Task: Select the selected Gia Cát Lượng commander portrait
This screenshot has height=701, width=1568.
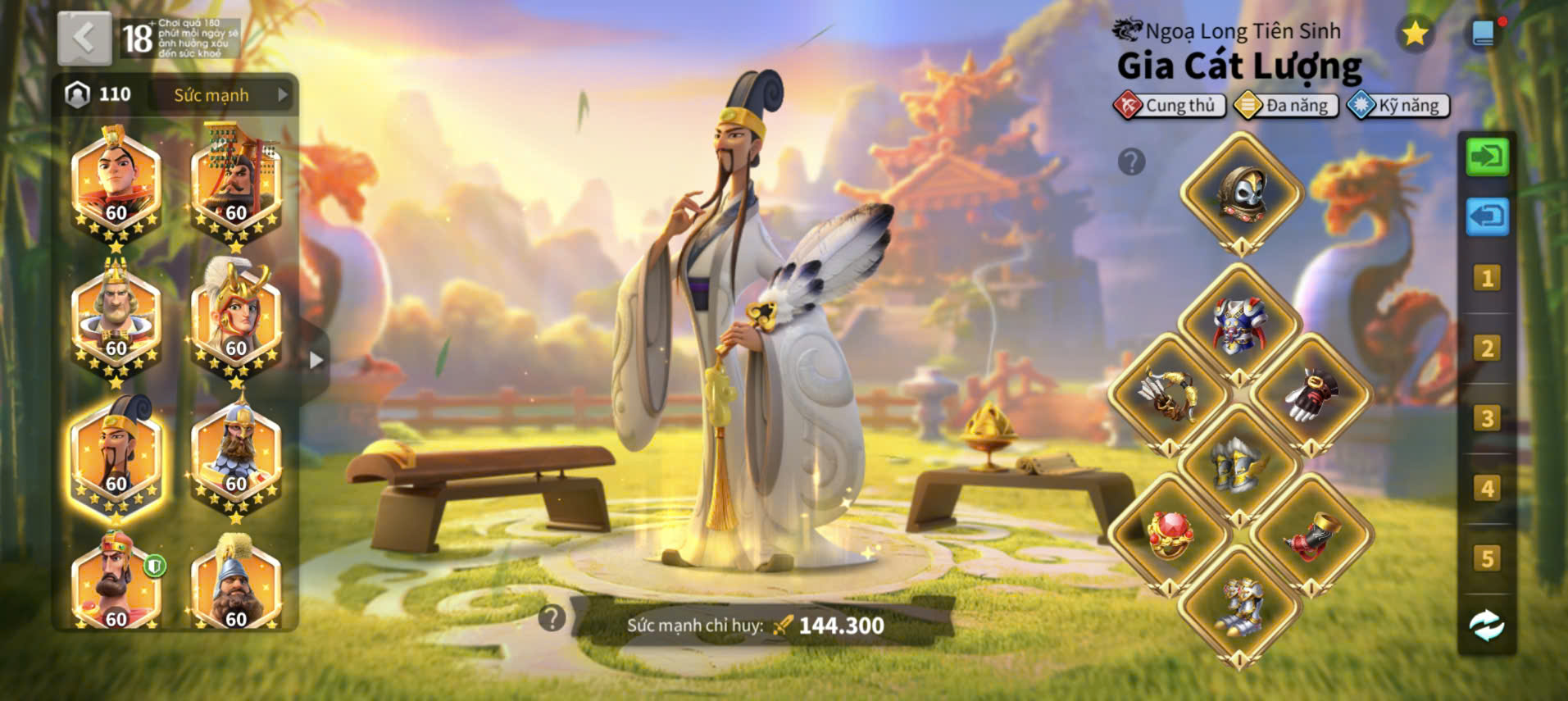Action: [x=116, y=457]
